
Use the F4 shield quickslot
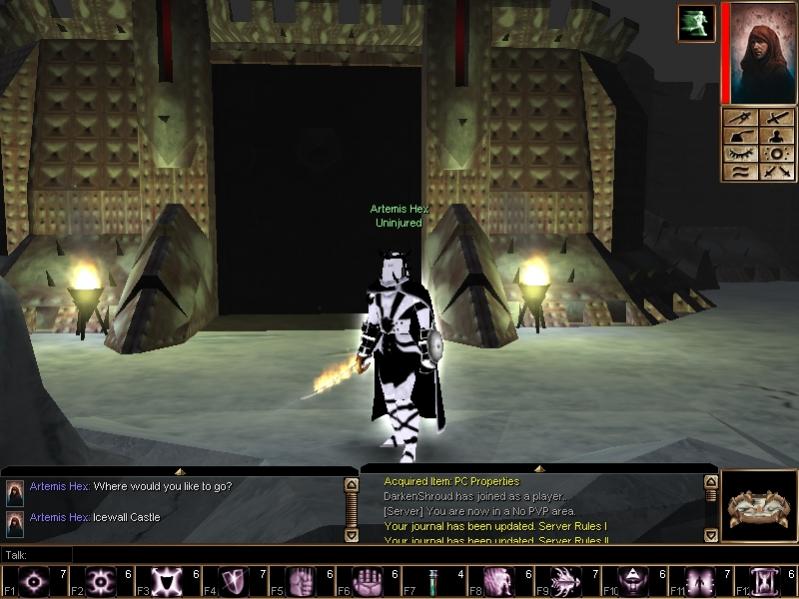click(233, 581)
